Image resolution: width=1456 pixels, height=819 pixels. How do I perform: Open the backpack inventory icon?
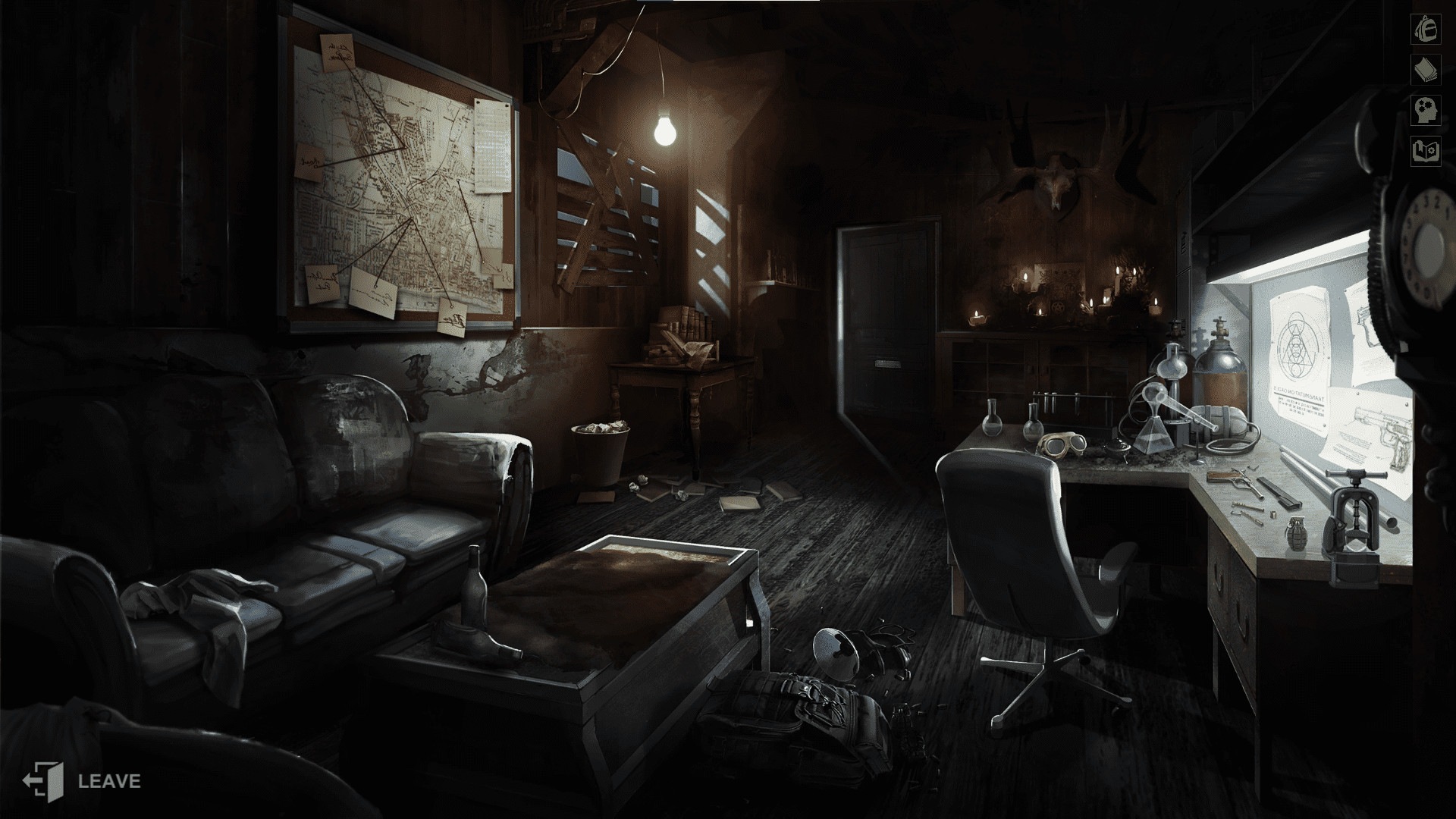tap(1425, 29)
